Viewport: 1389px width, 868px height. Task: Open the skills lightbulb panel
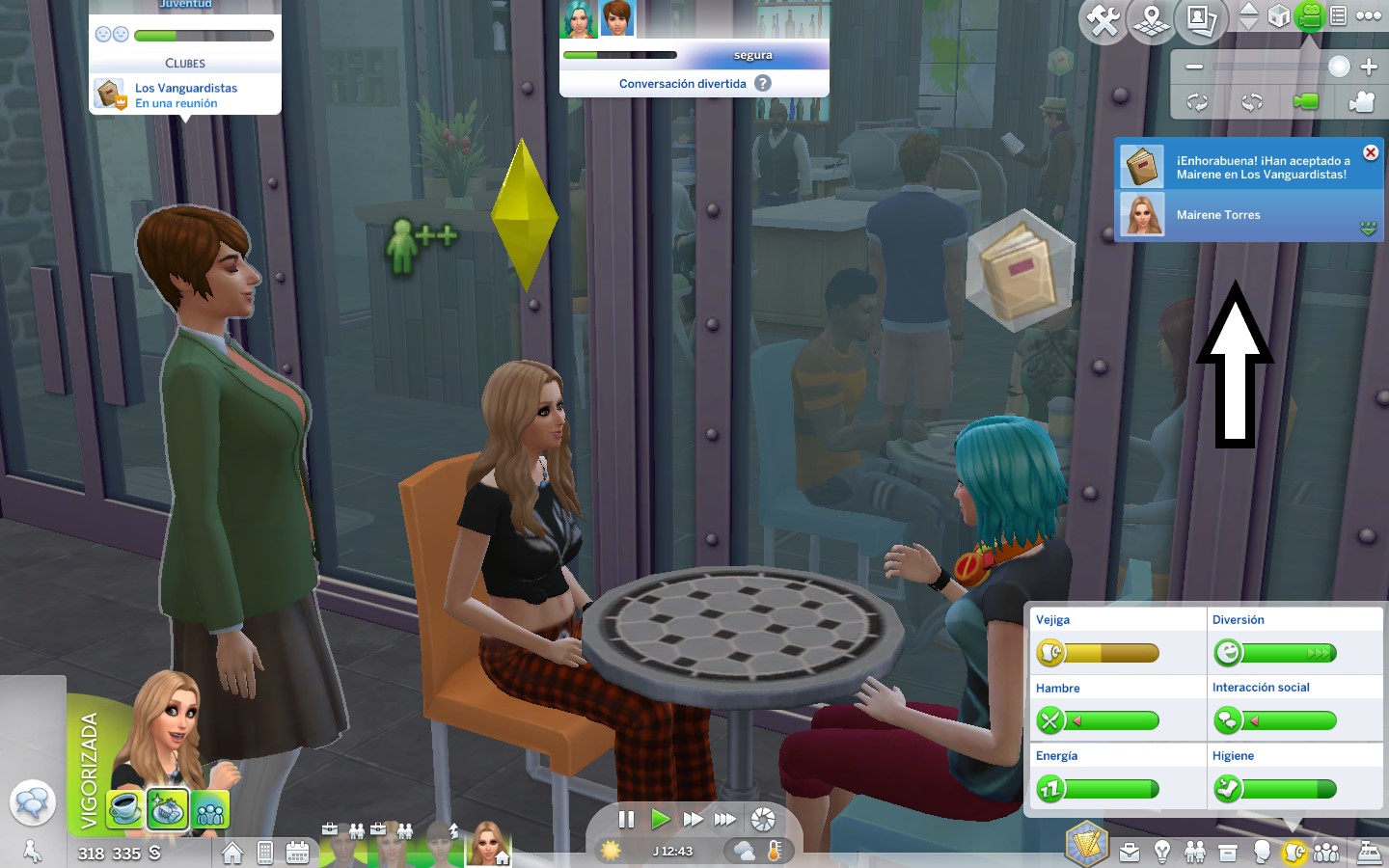tap(1162, 853)
